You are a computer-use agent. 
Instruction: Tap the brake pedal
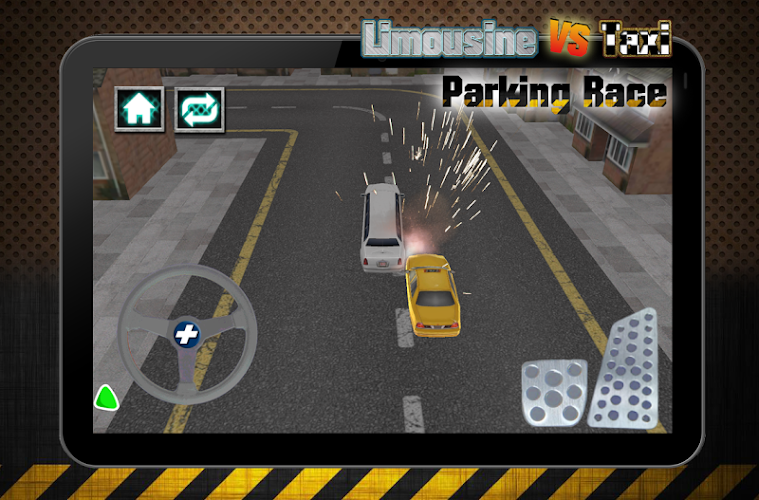[553, 393]
